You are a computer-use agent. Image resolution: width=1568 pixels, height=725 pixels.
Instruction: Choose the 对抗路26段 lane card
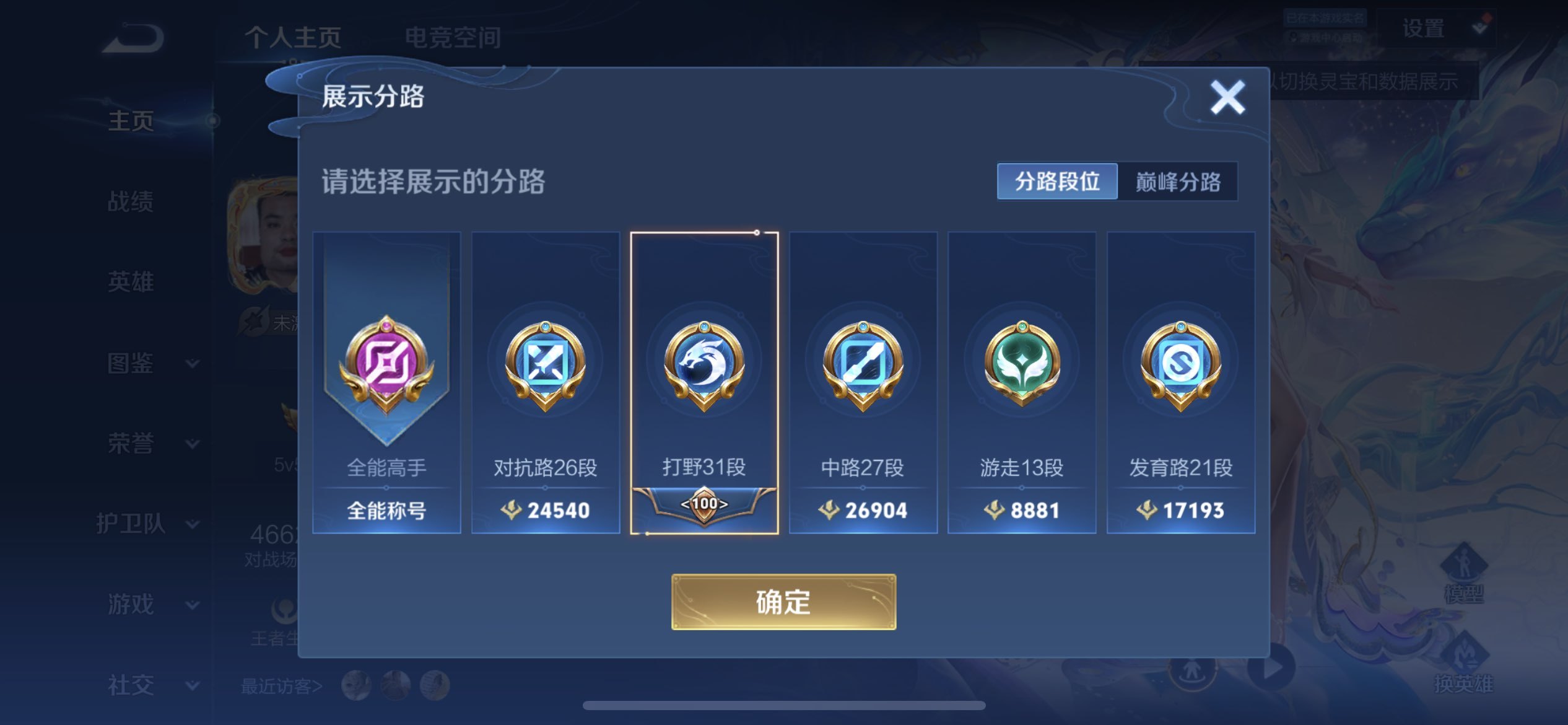click(x=545, y=382)
